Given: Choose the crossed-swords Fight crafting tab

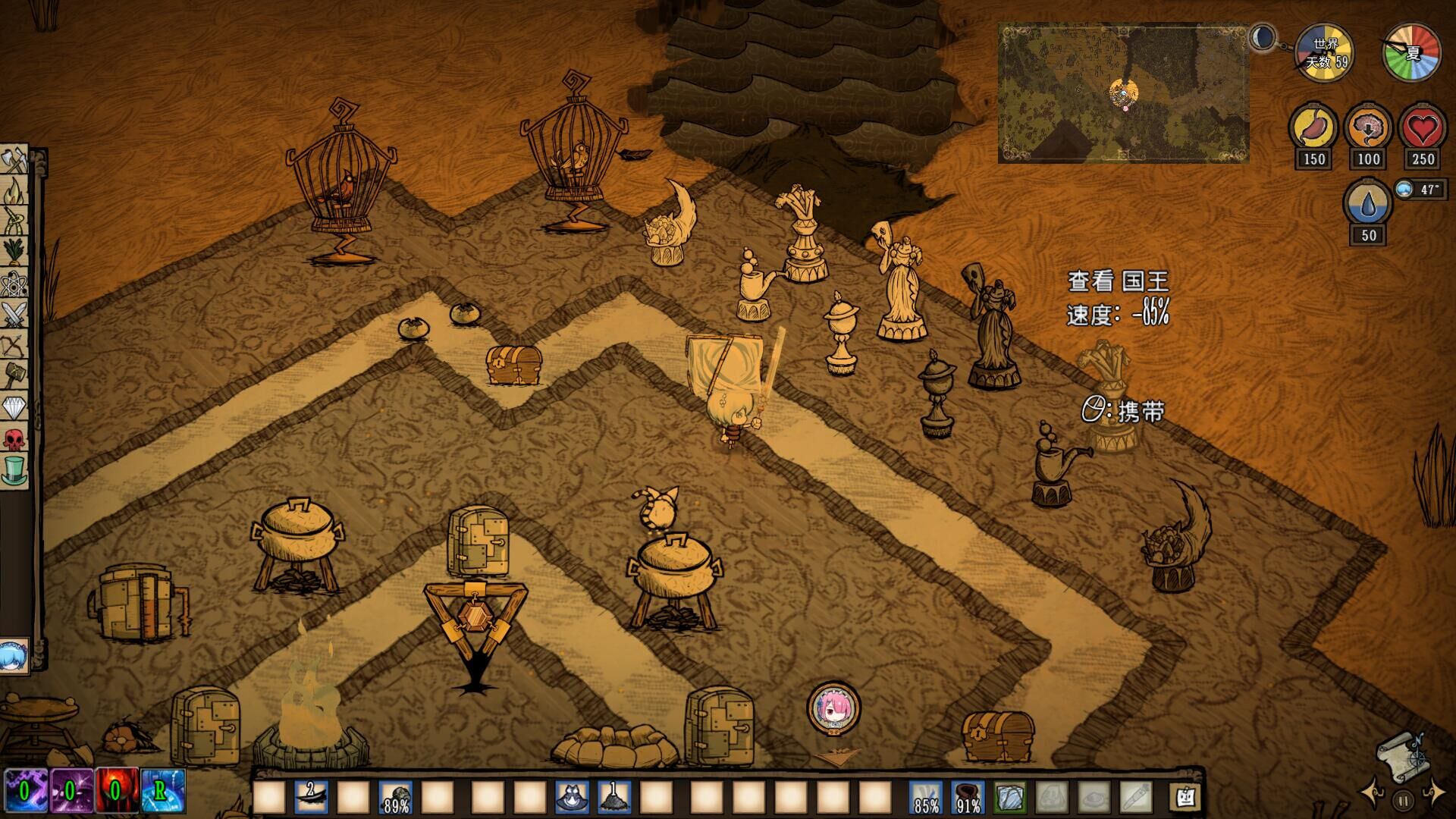Looking at the screenshot, I should click(14, 314).
